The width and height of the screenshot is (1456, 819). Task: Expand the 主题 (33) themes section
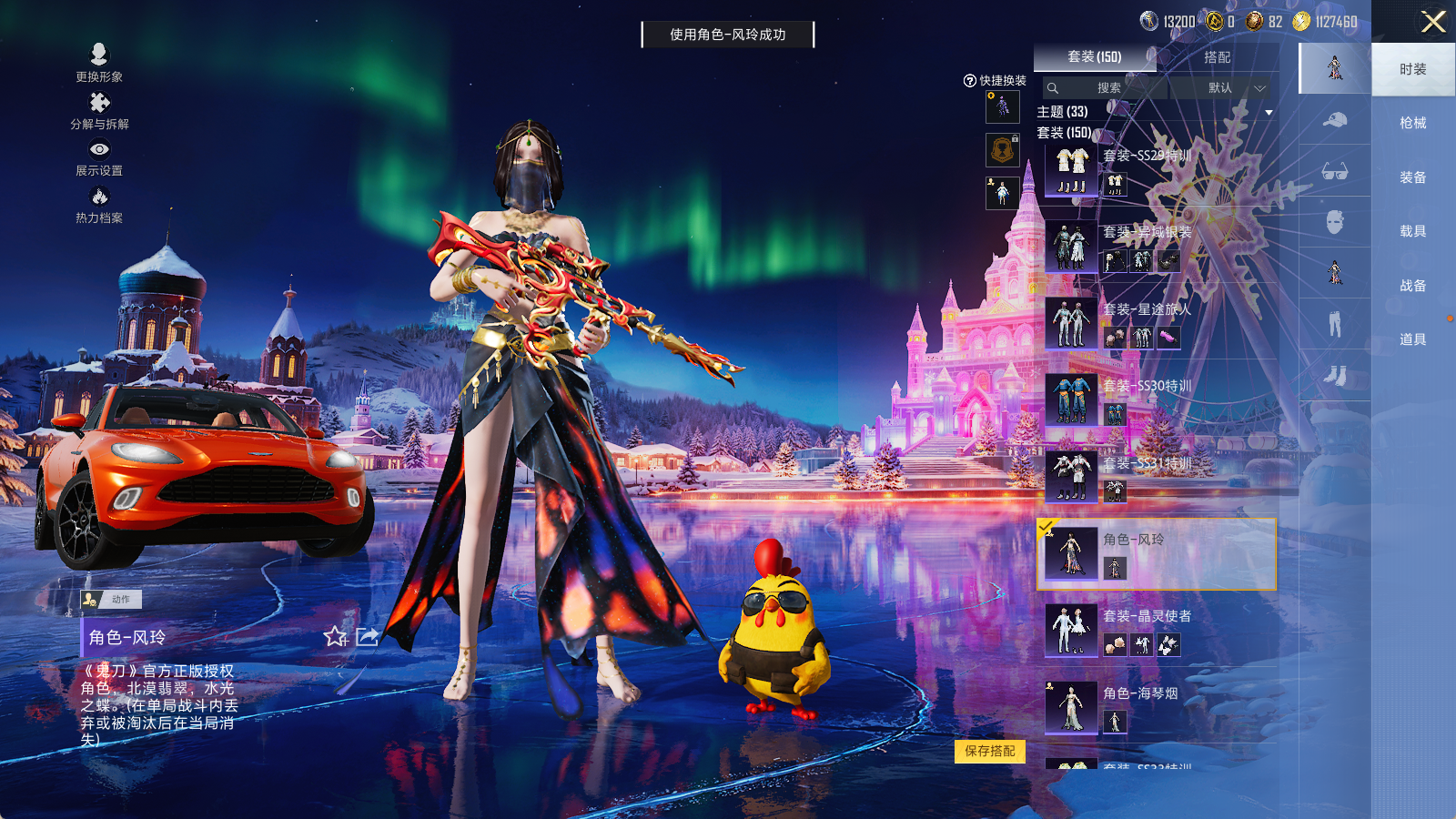pyautogui.click(x=1269, y=112)
